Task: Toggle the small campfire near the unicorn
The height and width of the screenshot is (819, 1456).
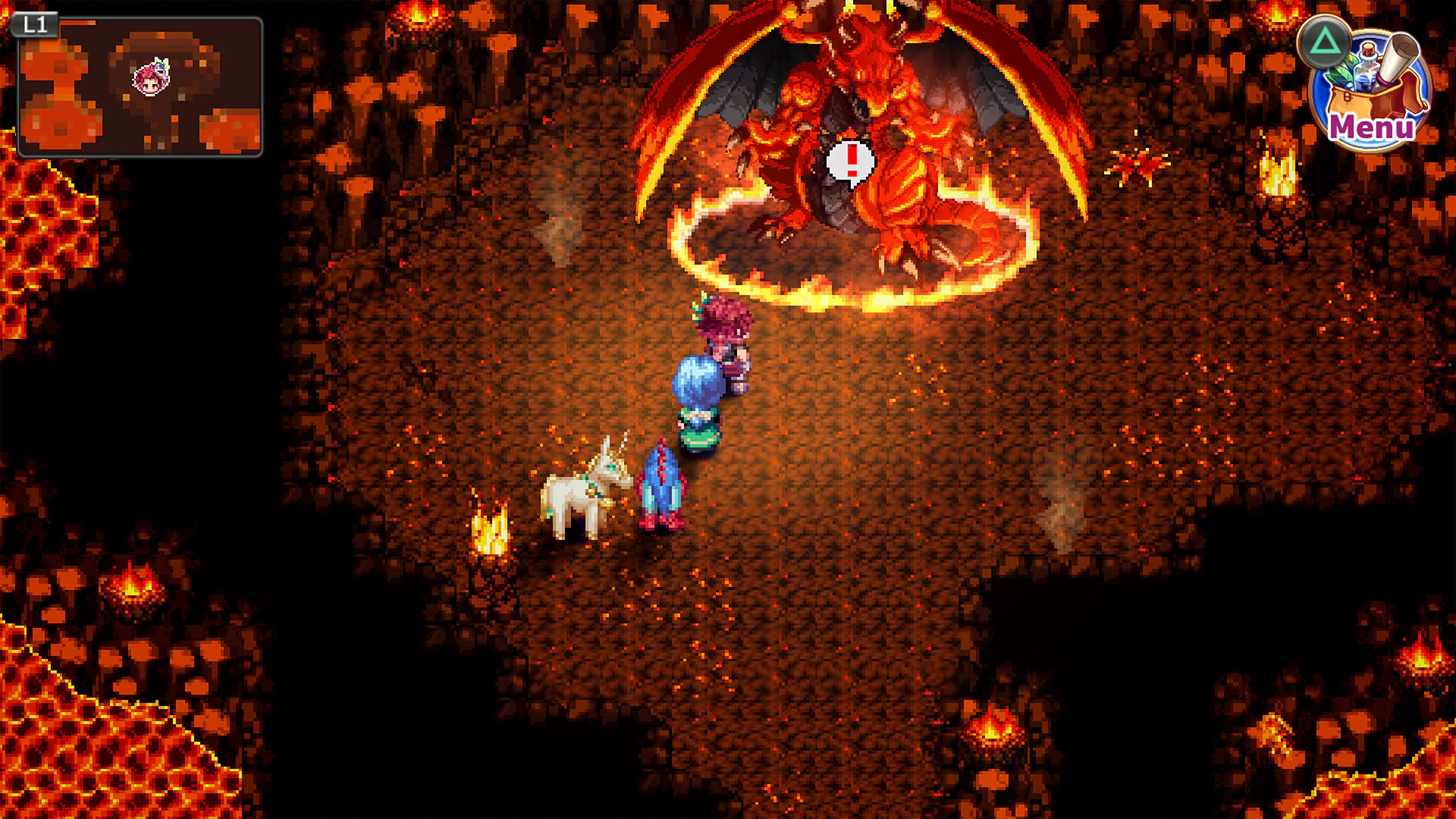Action: click(491, 531)
